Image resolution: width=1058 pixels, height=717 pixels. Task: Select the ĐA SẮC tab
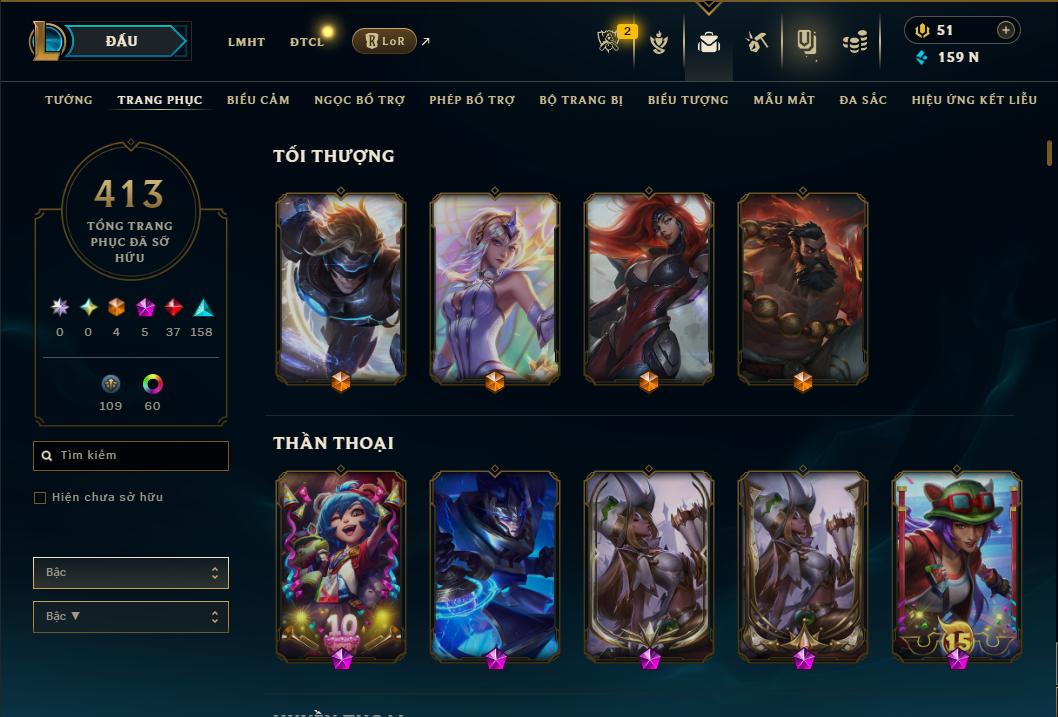click(863, 100)
